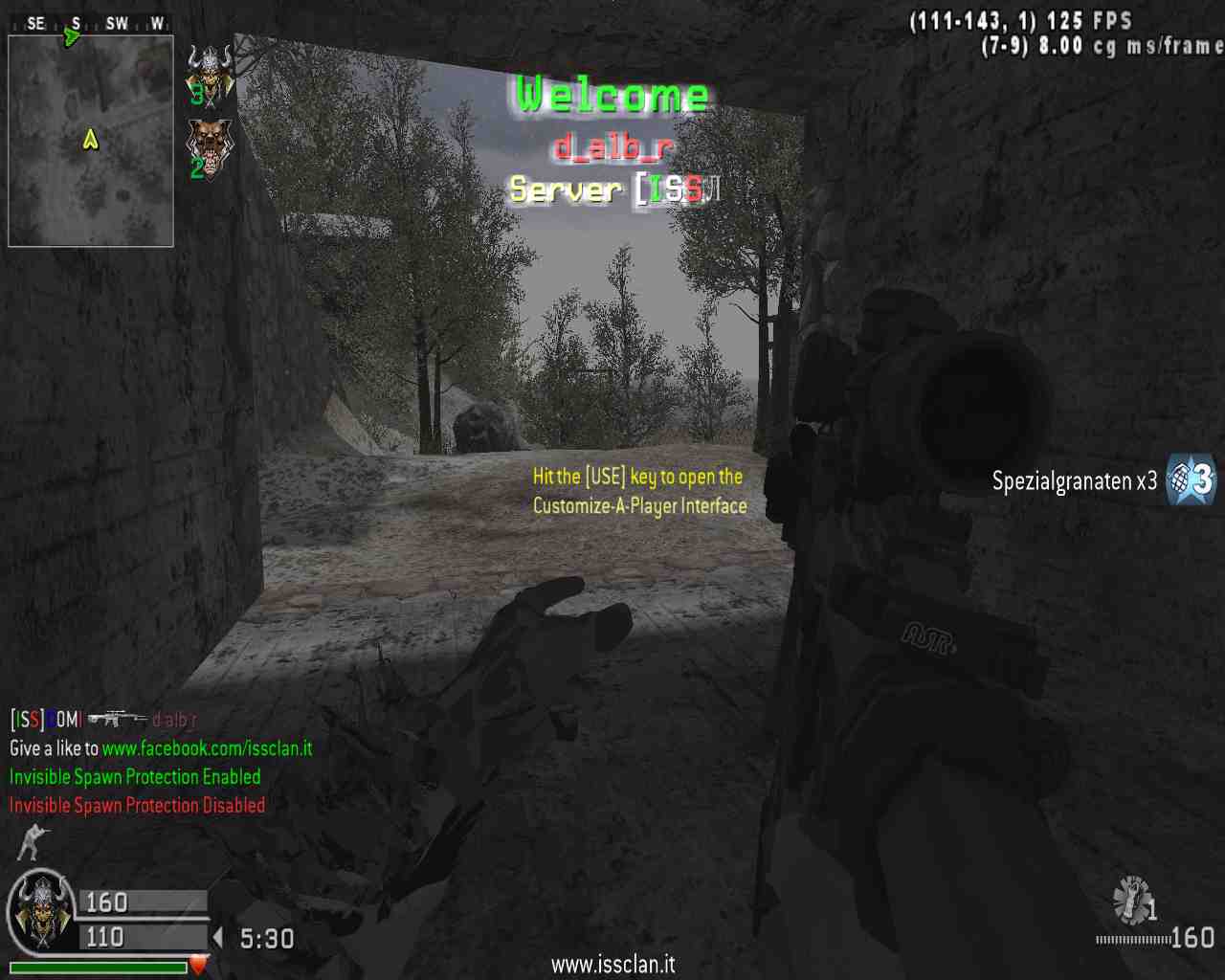The width and height of the screenshot is (1225, 980).
Task: Click the player stance soldier icon
Action: pos(33,841)
